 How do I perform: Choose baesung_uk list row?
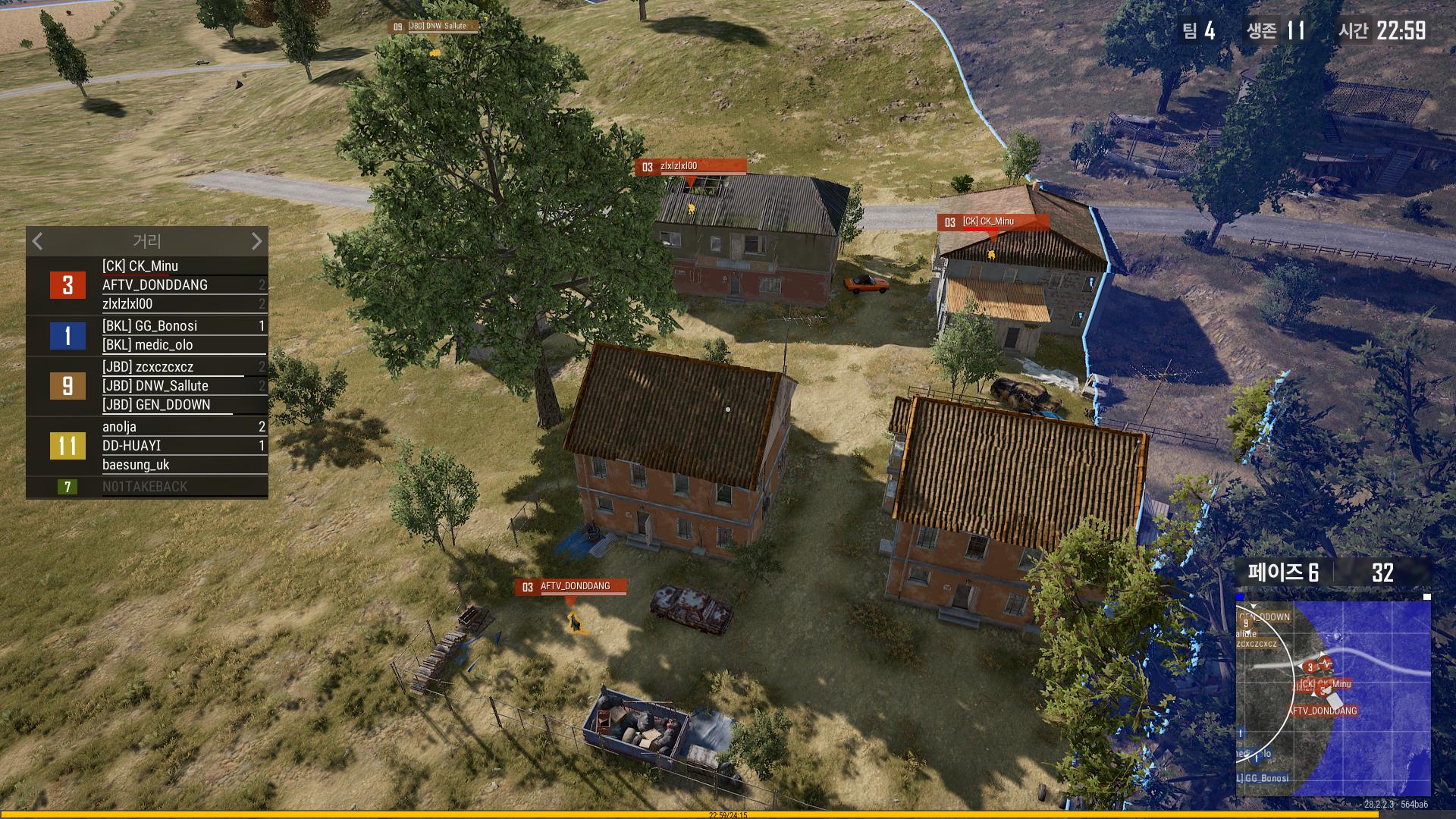coord(182,465)
